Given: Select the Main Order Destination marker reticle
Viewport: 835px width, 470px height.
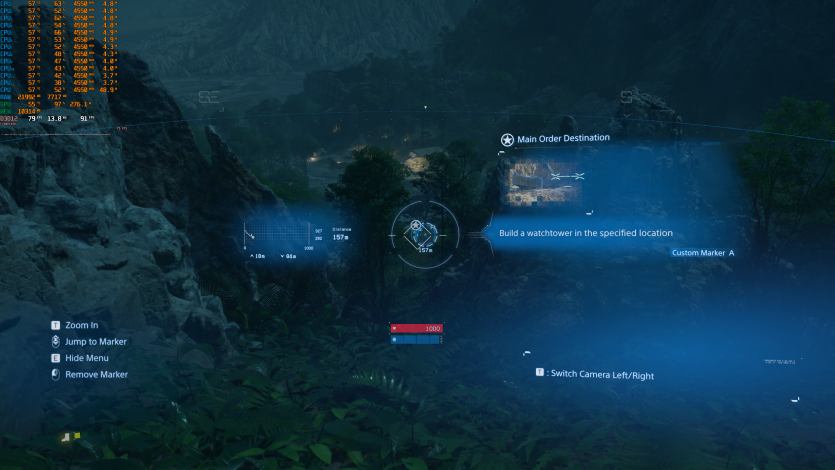Looking at the screenshot, I should coord(418,232).
